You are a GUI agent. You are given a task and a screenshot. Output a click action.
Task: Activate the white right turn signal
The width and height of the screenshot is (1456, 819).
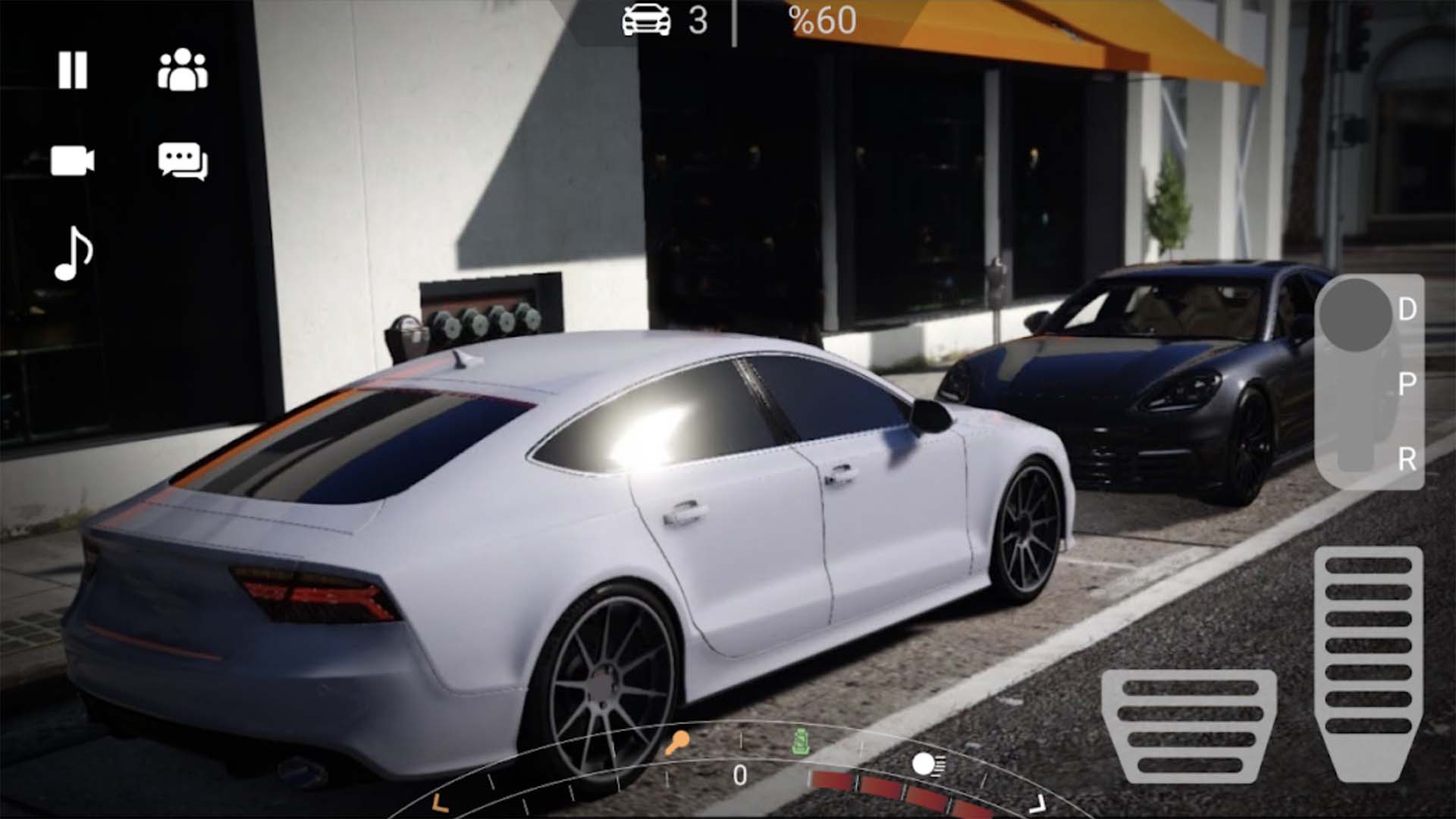coord(1037,802)
